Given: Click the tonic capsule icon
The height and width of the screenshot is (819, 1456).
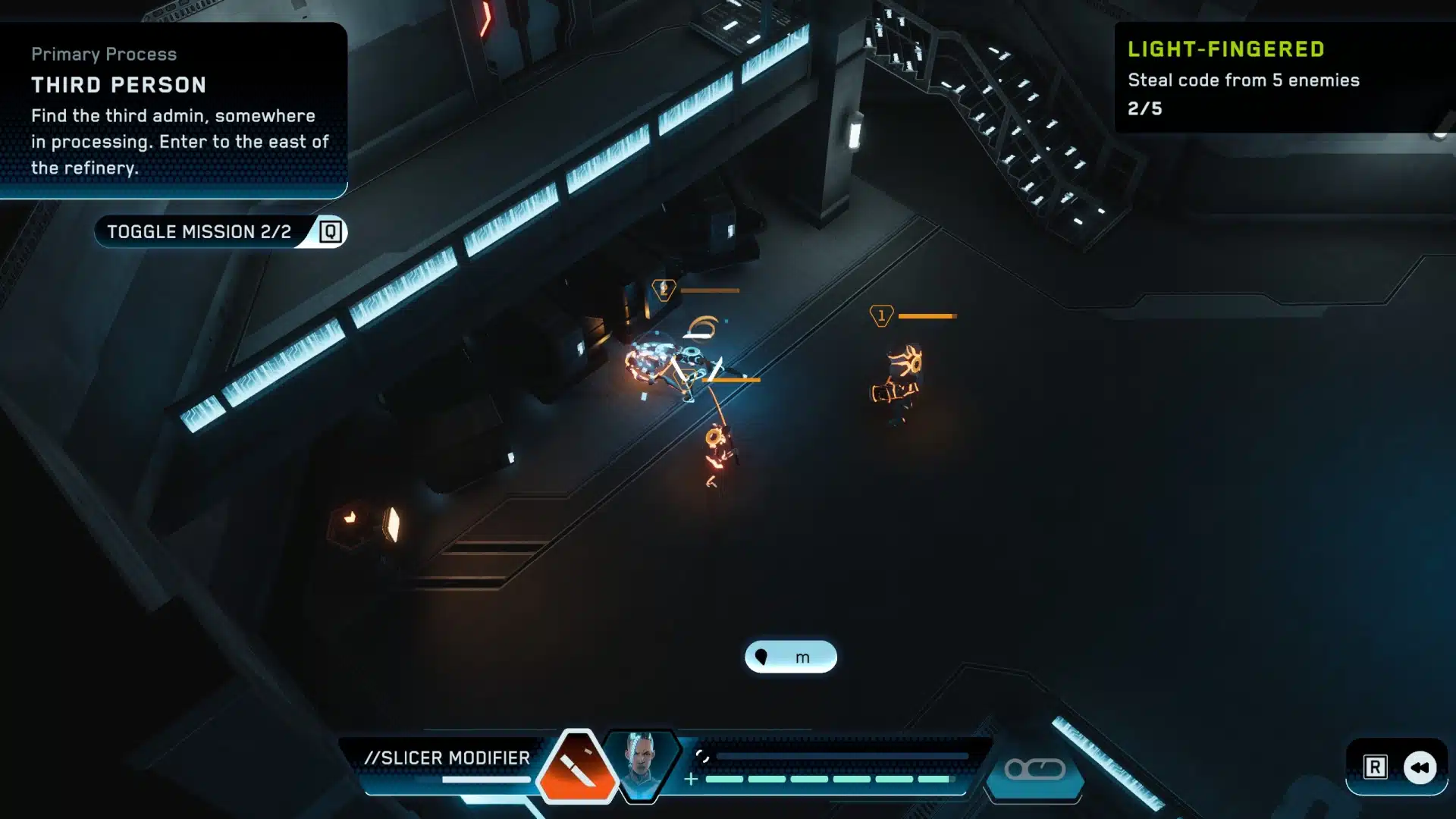Looking at the screenshot, I should coord(1034,770).
